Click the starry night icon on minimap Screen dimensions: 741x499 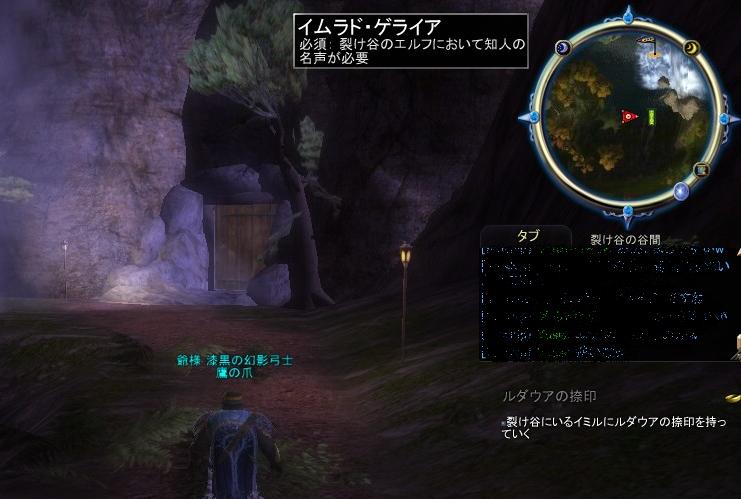click(x=562, y=48)
